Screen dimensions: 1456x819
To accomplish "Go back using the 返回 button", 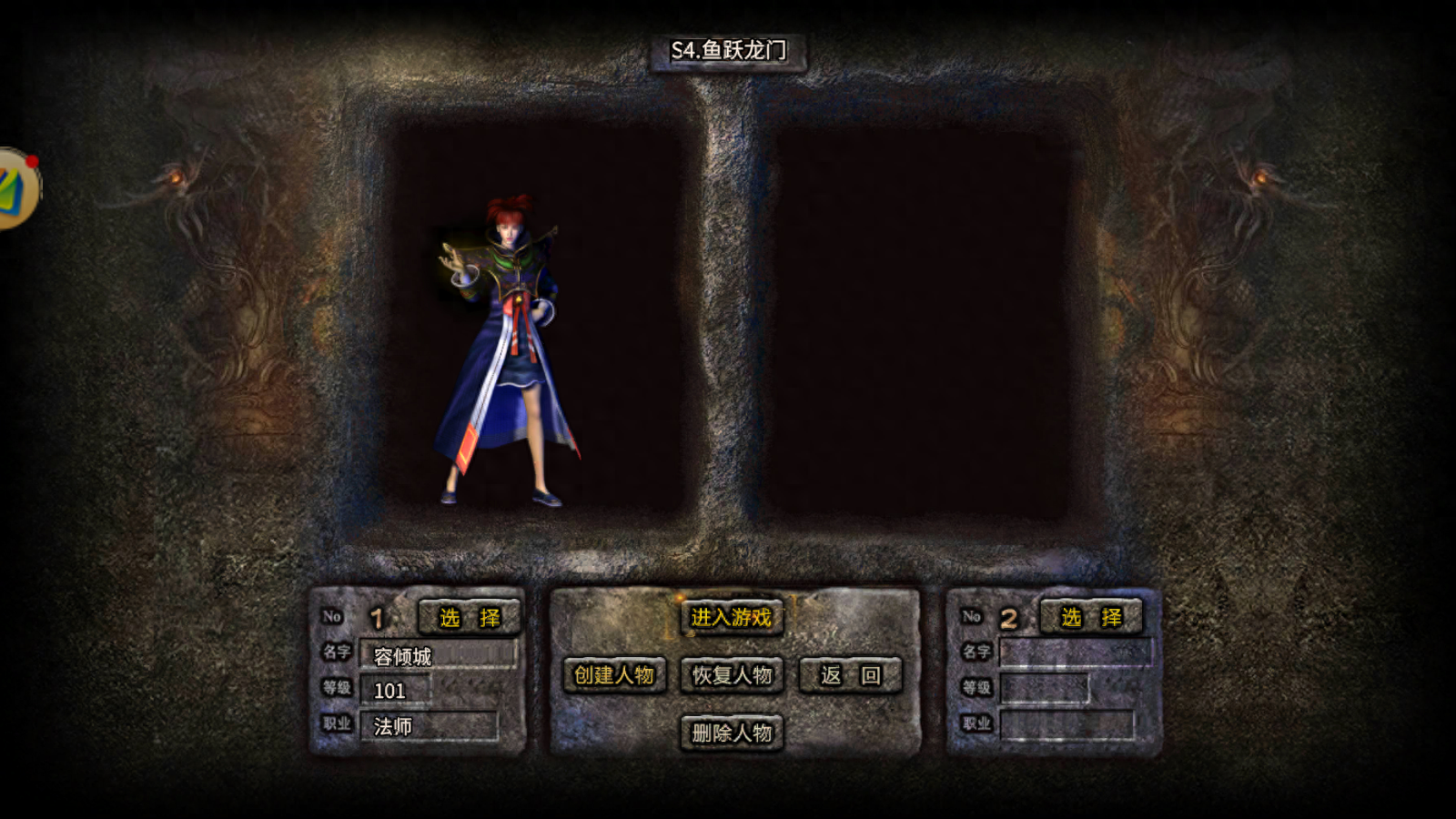I will tap(850, 675).
